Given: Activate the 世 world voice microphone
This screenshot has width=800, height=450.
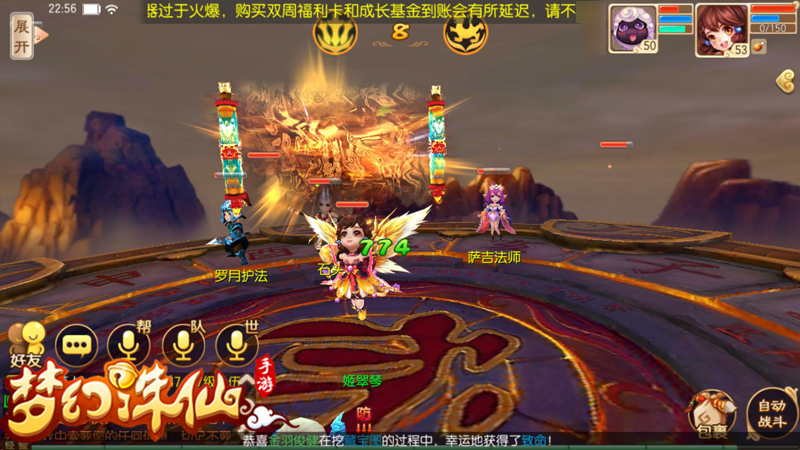Looking at the screenshot, I should [x=236, y=346].
